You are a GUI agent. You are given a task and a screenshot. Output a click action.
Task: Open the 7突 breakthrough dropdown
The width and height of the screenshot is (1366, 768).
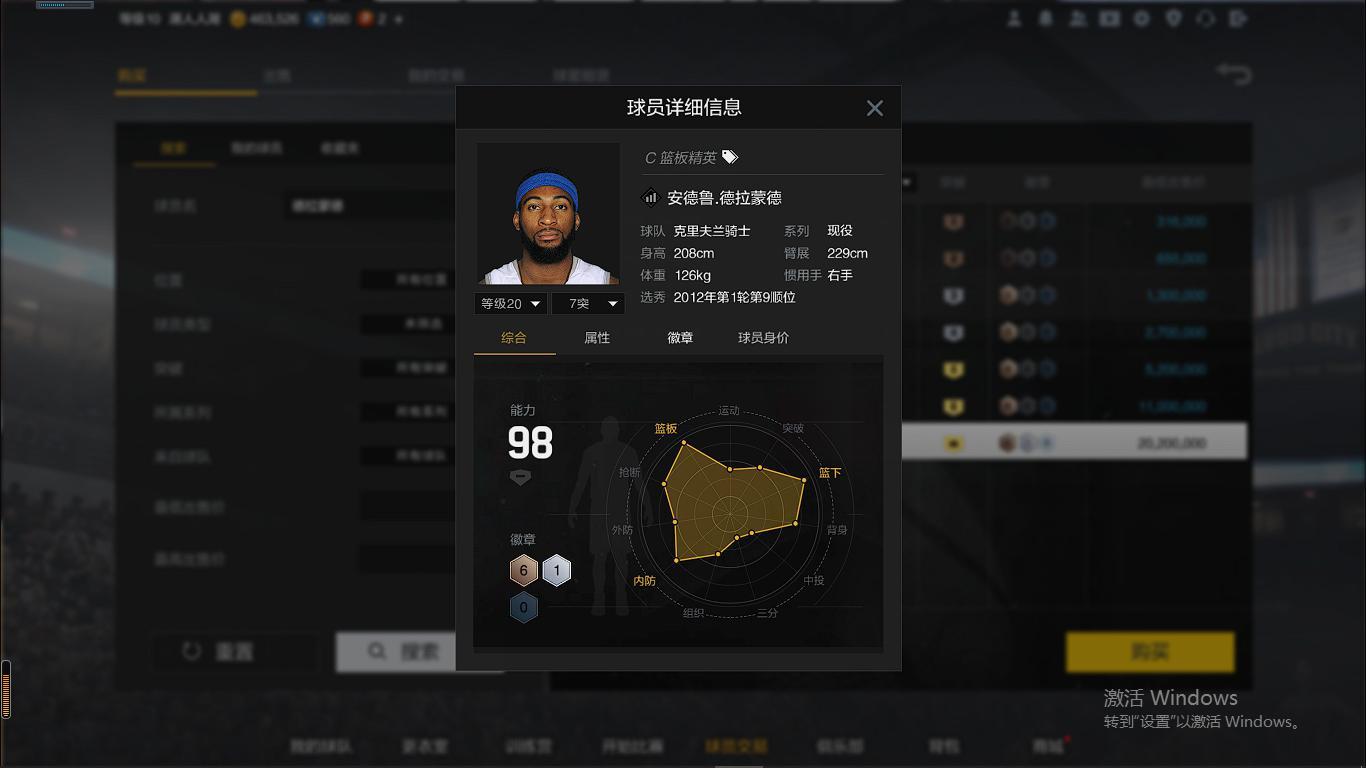point(587,303)
